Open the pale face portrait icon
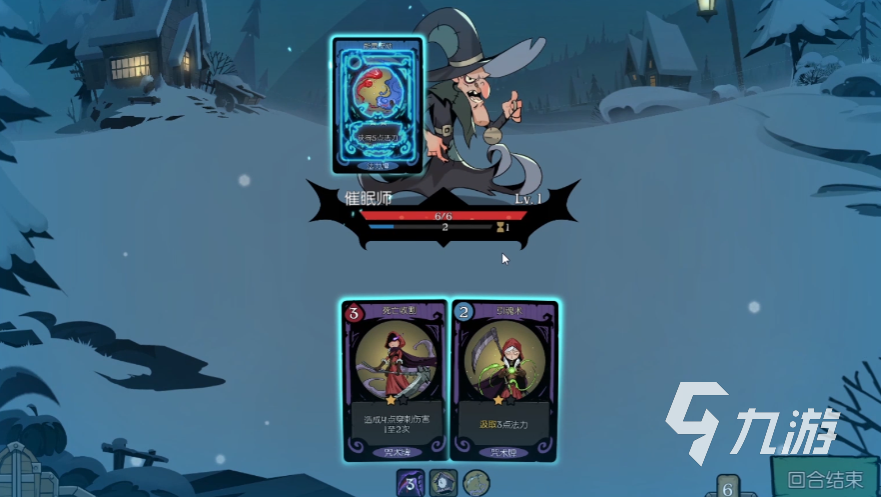 (446, 483)
